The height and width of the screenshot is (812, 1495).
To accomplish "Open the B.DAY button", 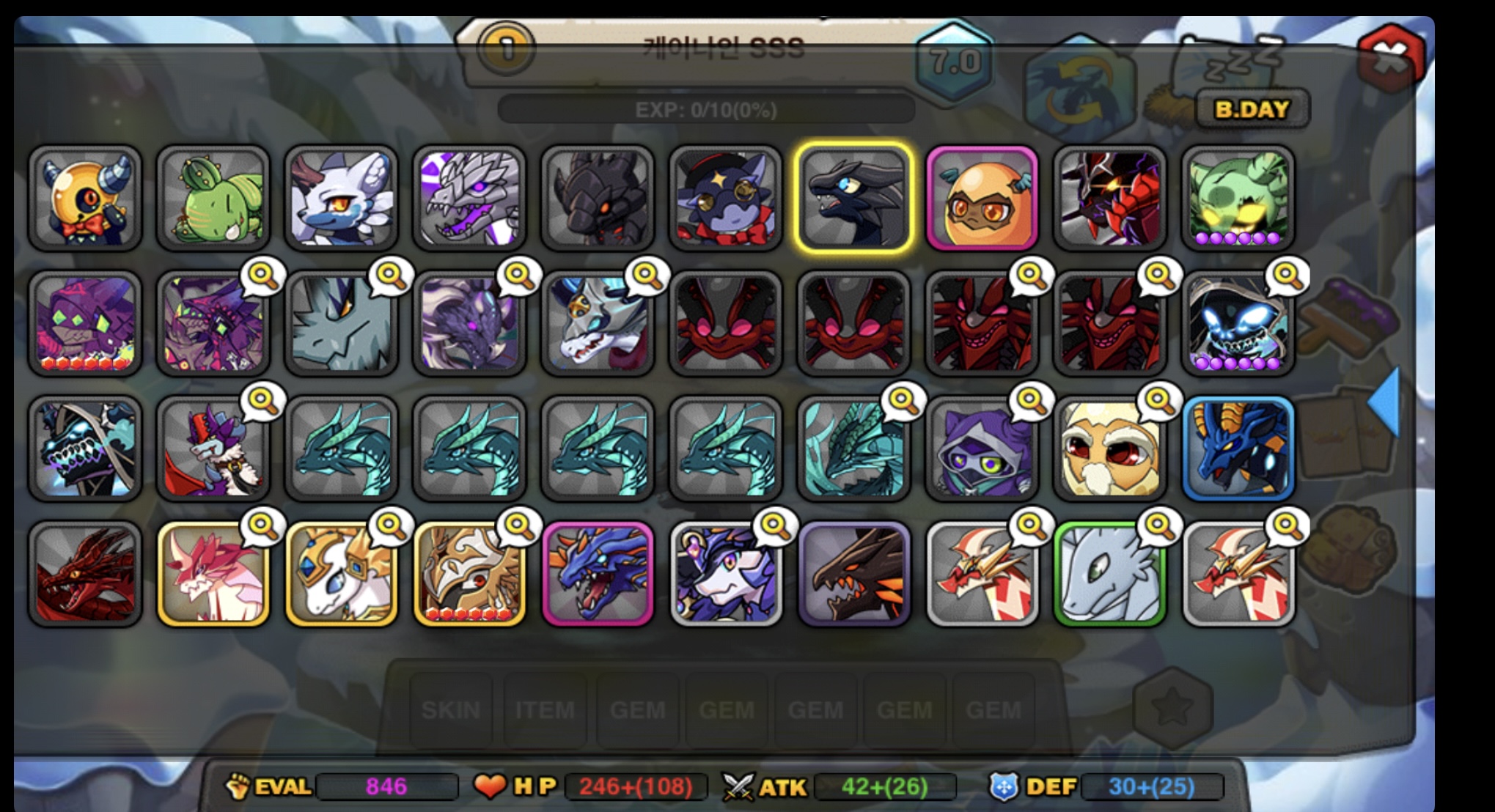I will pos(1252,109).
